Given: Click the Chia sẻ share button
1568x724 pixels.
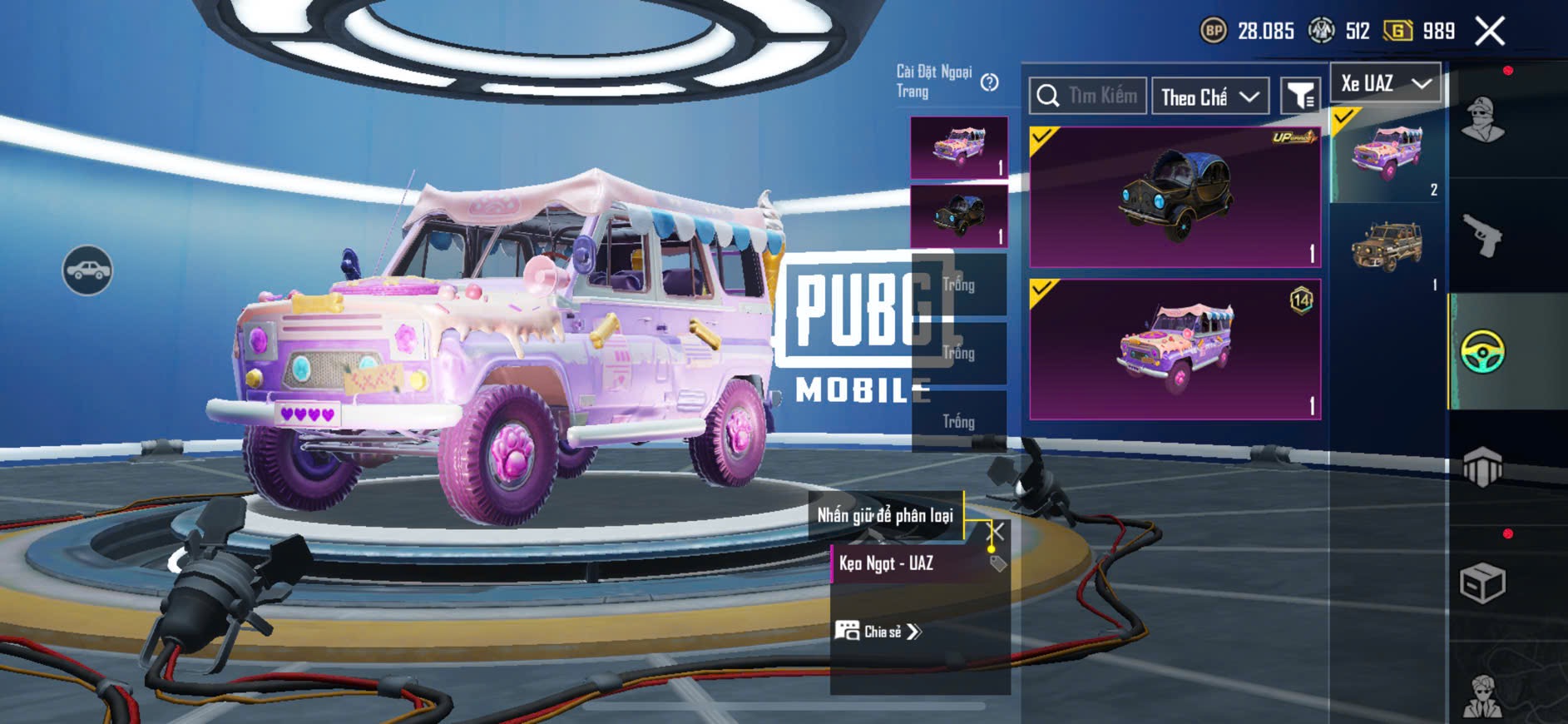Looking at the screenshot, I should [879, 632].
